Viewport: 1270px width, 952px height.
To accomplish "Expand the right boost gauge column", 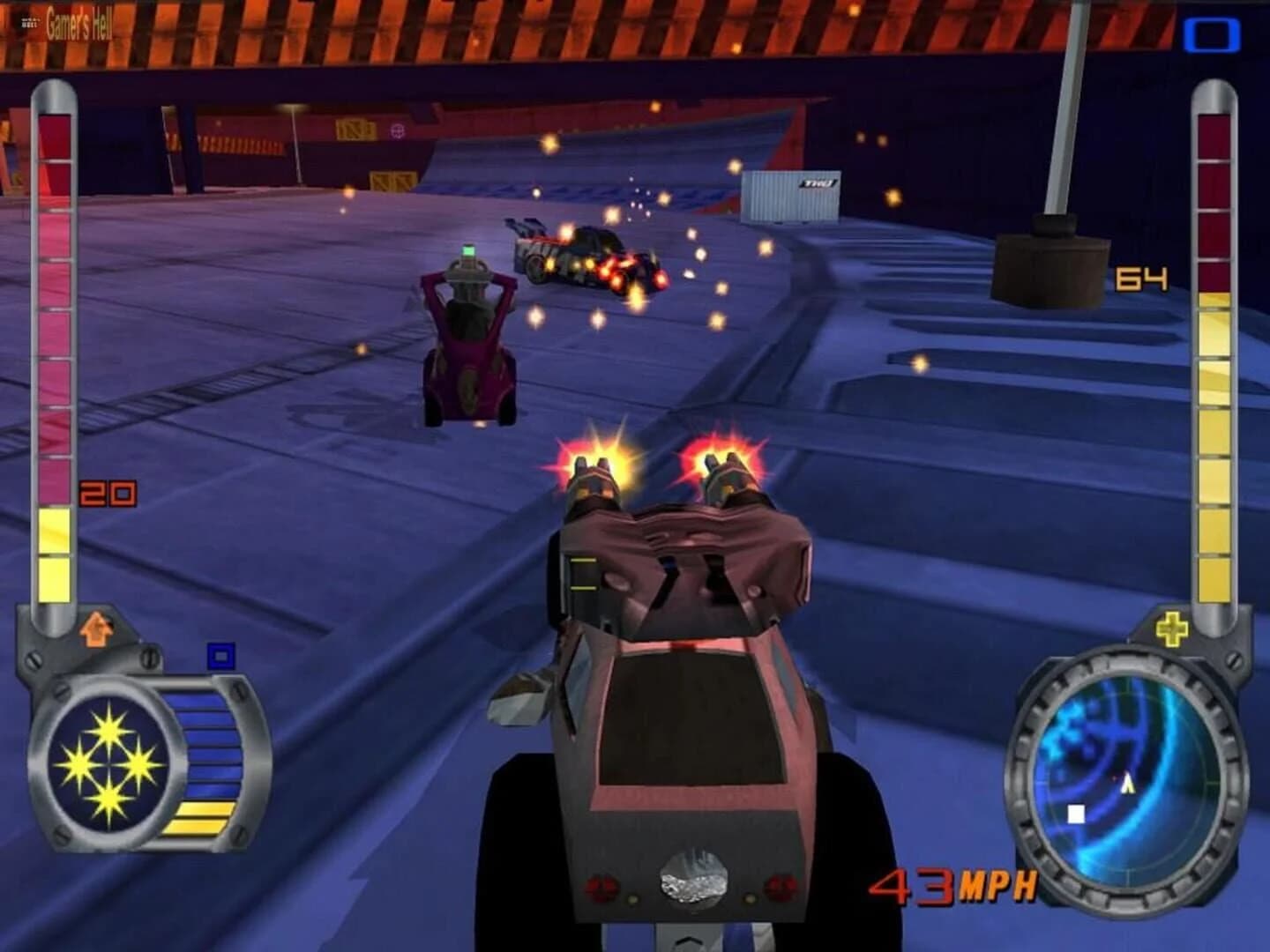I will pos(1214,353).
